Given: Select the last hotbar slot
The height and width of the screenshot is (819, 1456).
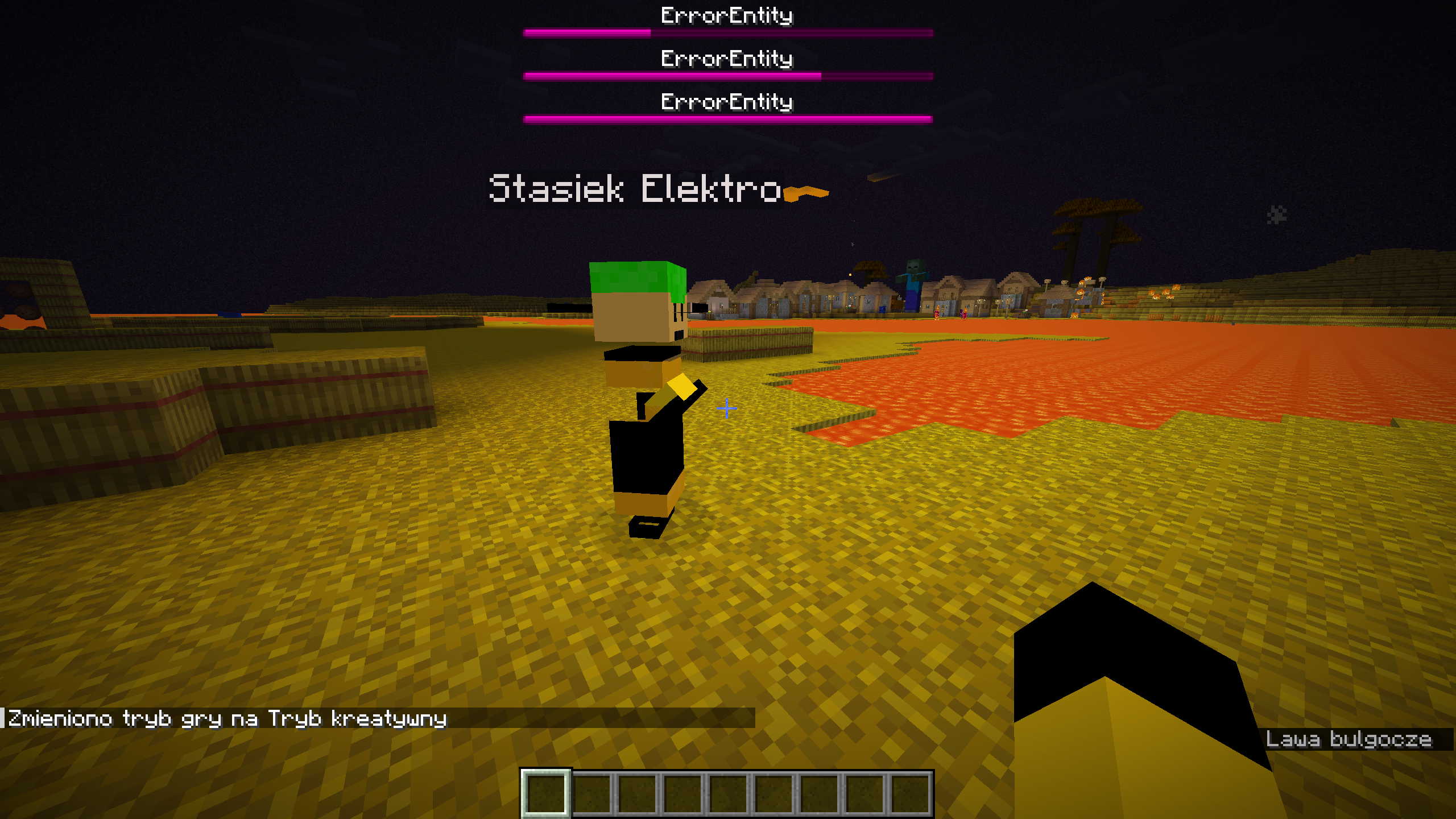Looking at the screenshot, I should pyautogui.click(x=912, y=794).
